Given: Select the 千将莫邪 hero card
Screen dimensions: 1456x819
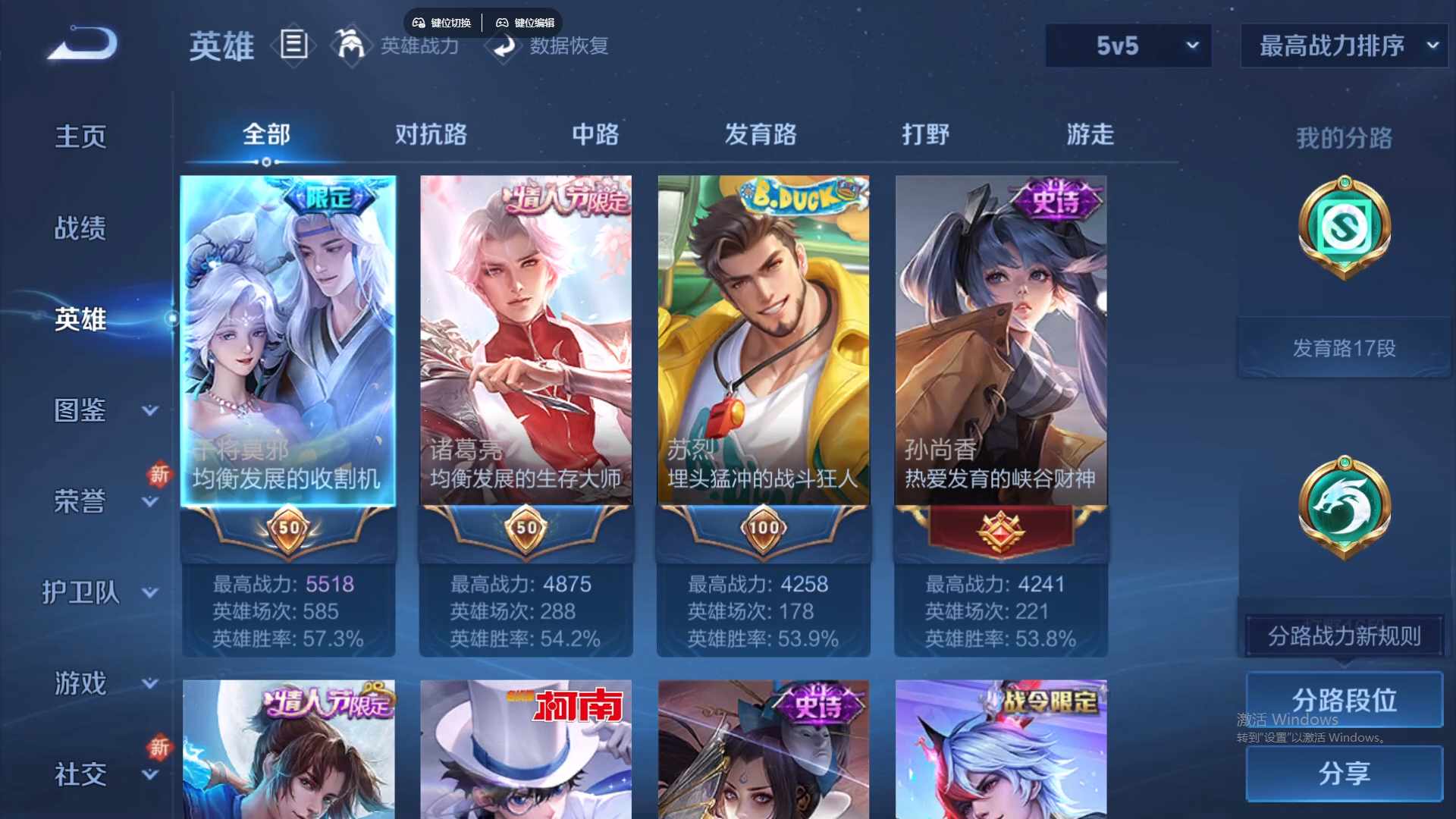Looking at the screenshot, I should pos(287,341).
